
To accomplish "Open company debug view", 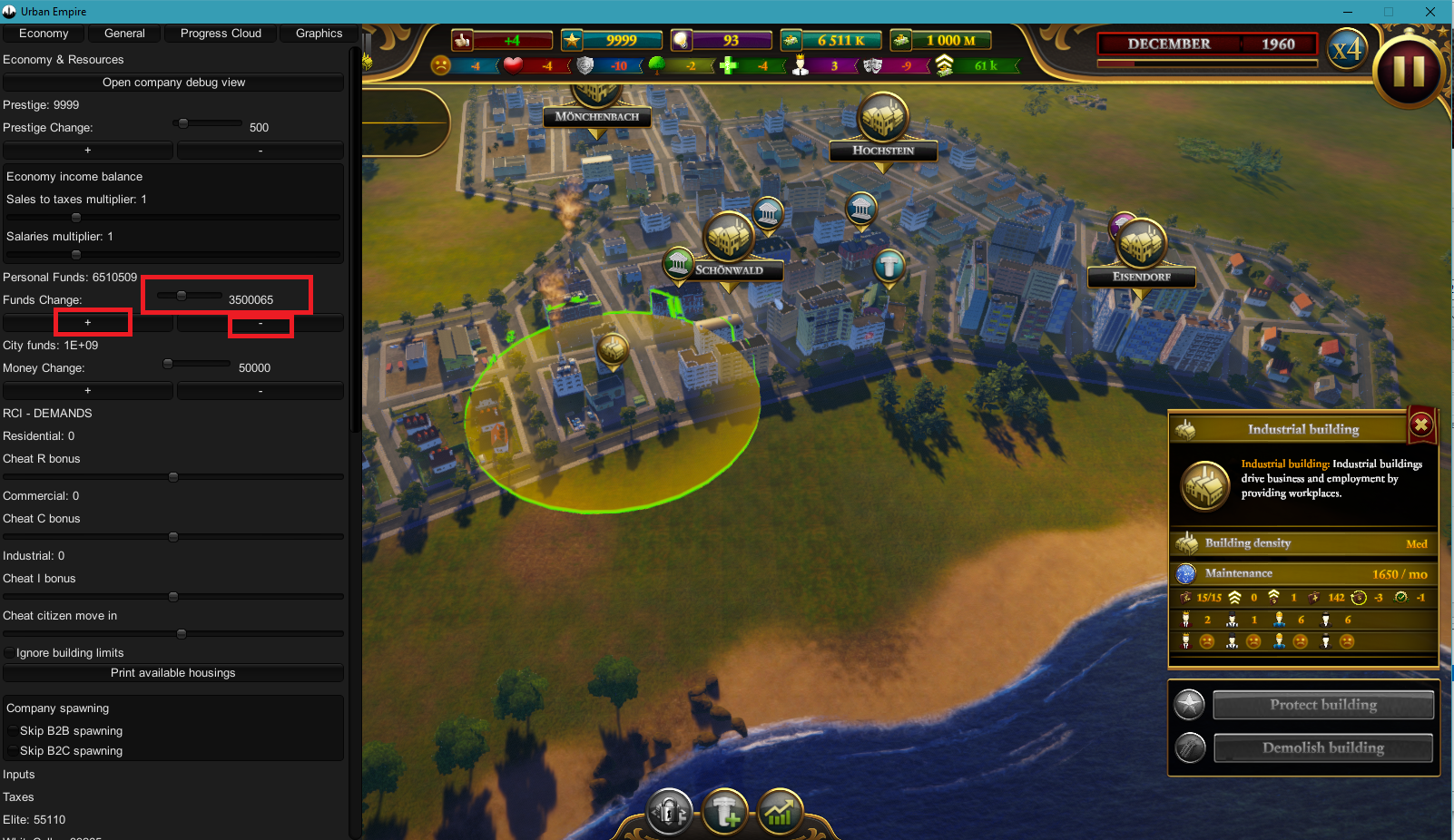I will click(x=173, y=83).
